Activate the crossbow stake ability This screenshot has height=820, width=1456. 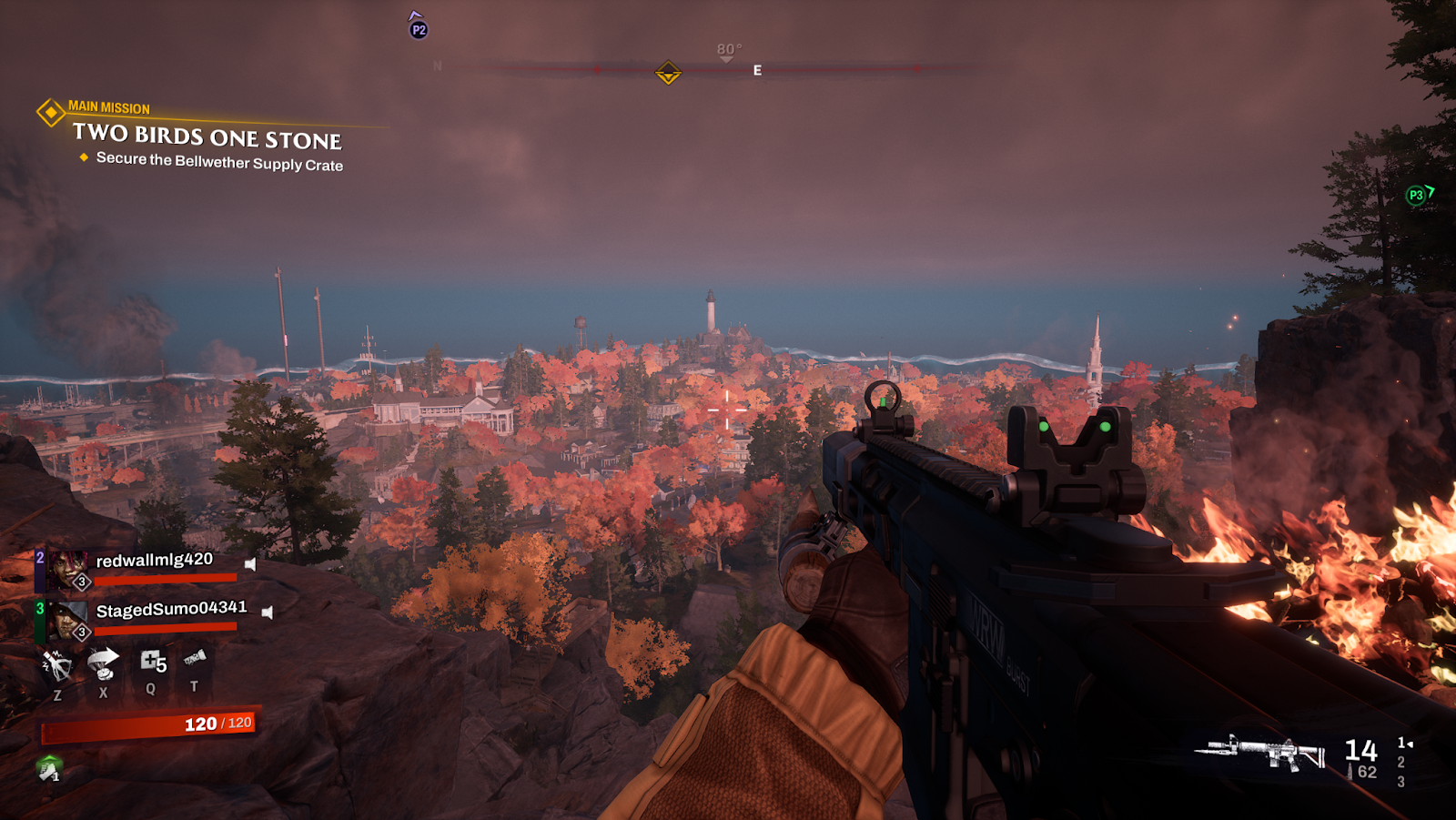[57, 665]
